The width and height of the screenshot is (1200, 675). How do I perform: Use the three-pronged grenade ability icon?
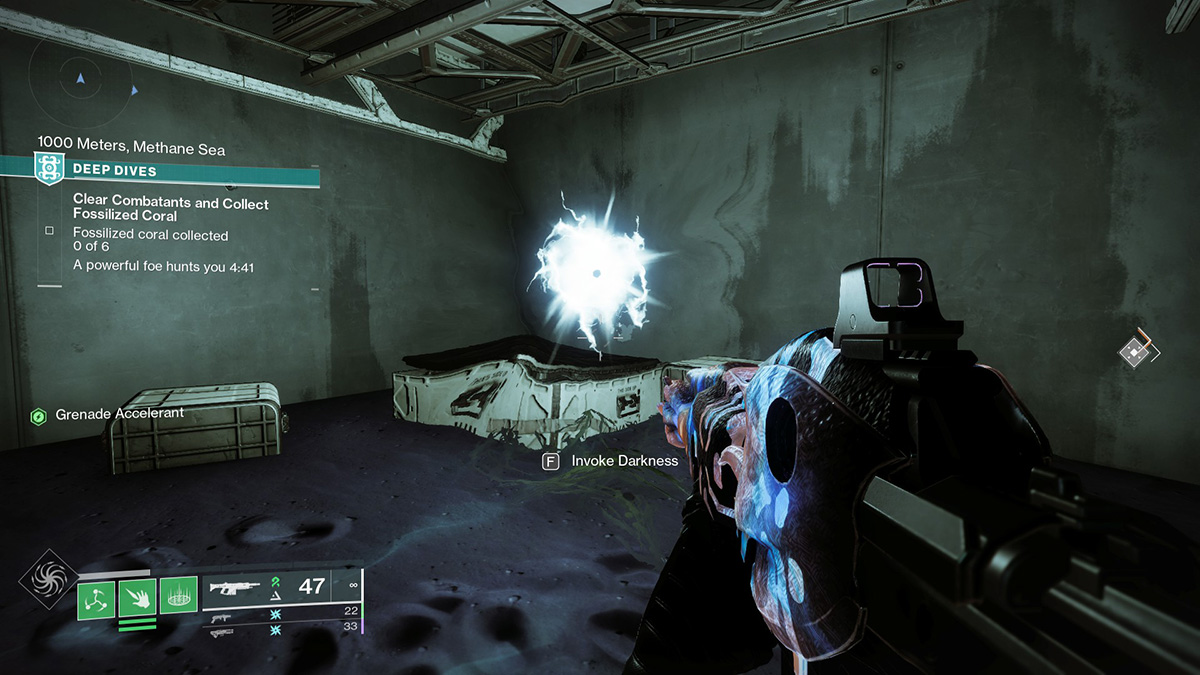(95, 598)
